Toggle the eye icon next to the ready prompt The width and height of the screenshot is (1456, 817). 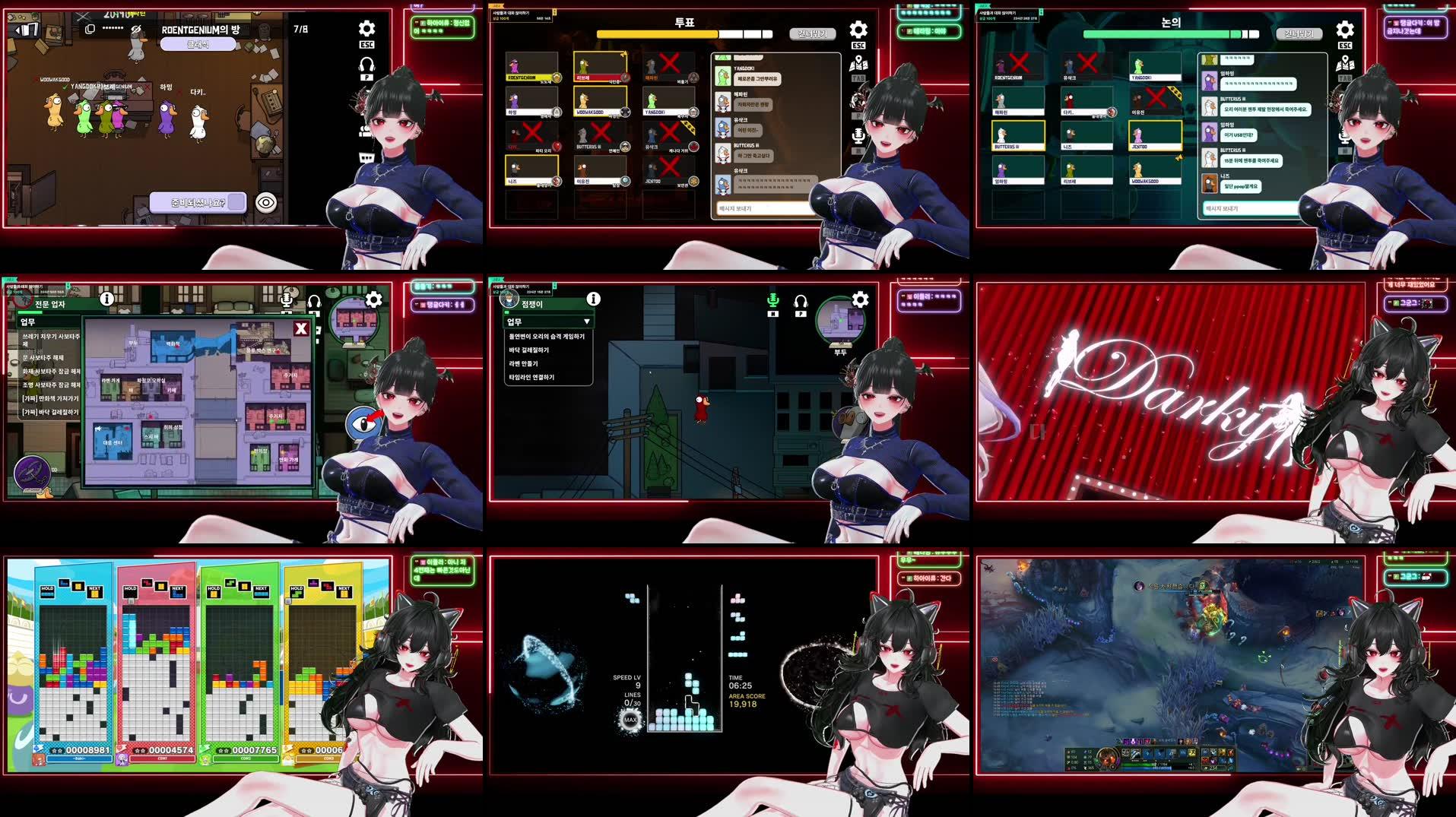pyautogui.click(x=265, y=201)
